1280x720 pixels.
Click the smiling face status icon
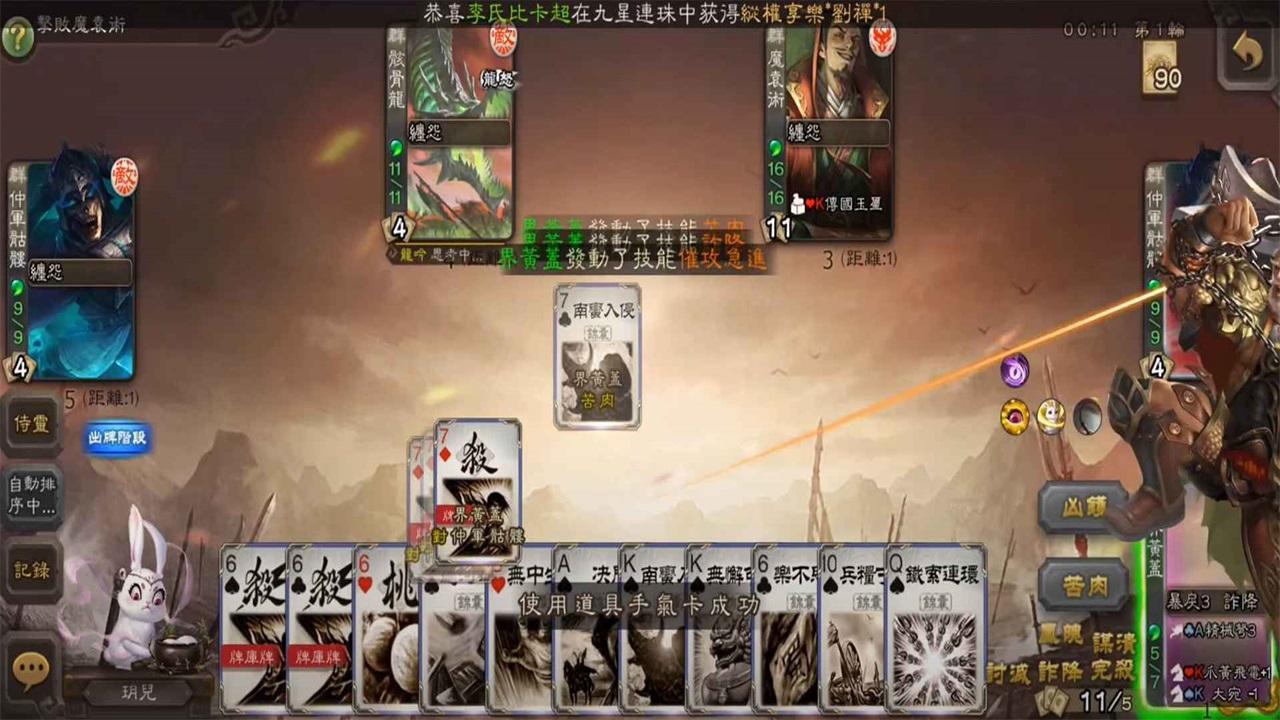point(1048,417)
